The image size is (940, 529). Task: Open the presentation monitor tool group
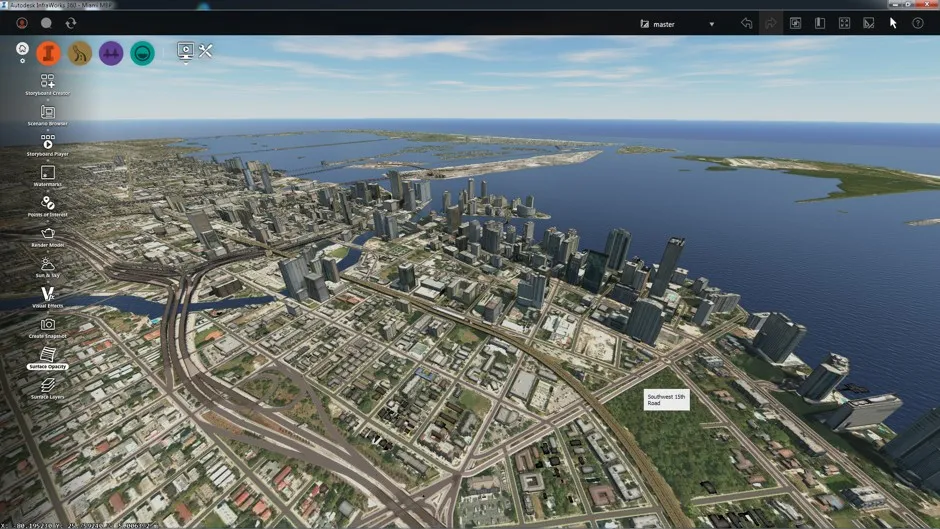[185, 52]
